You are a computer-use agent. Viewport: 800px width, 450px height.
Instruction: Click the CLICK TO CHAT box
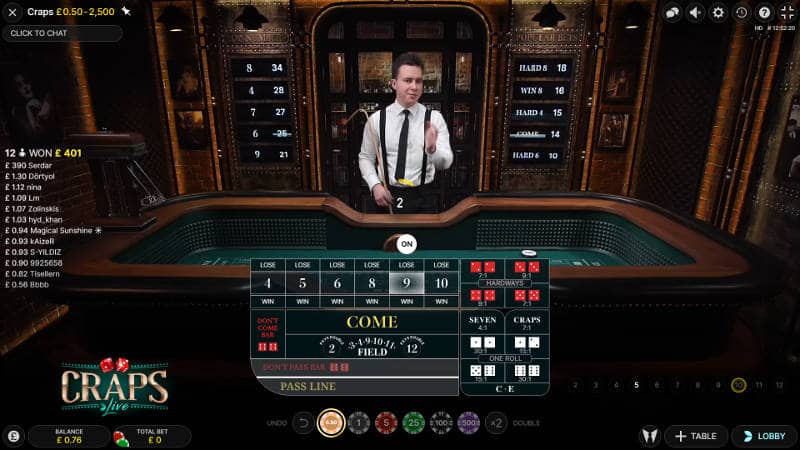62,33
